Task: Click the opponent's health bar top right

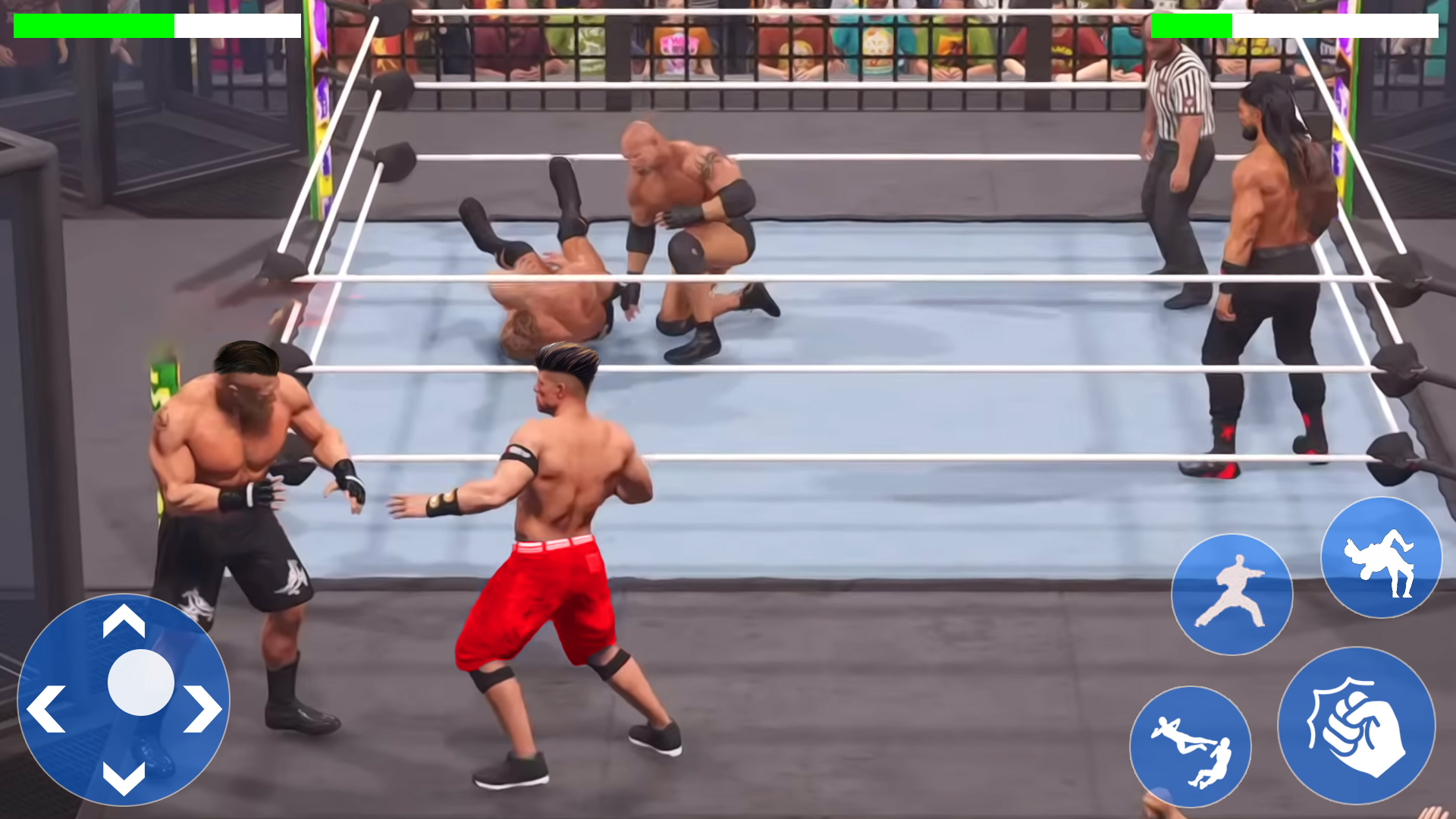Action: (x=1289, y=25)
